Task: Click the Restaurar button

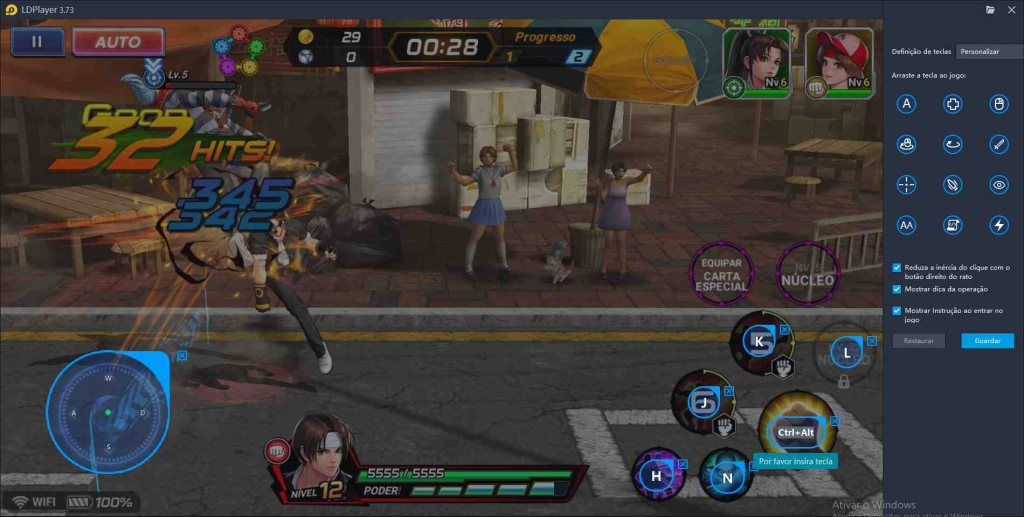Action: tap(918, 341)
